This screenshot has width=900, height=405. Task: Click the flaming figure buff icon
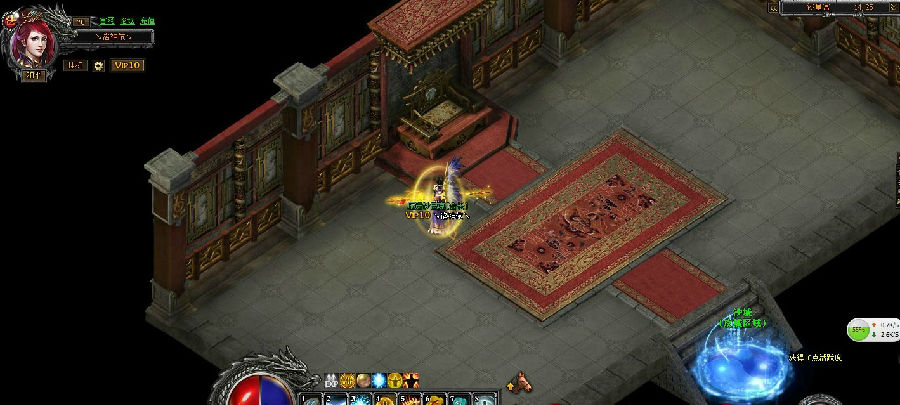coord(411,380)
